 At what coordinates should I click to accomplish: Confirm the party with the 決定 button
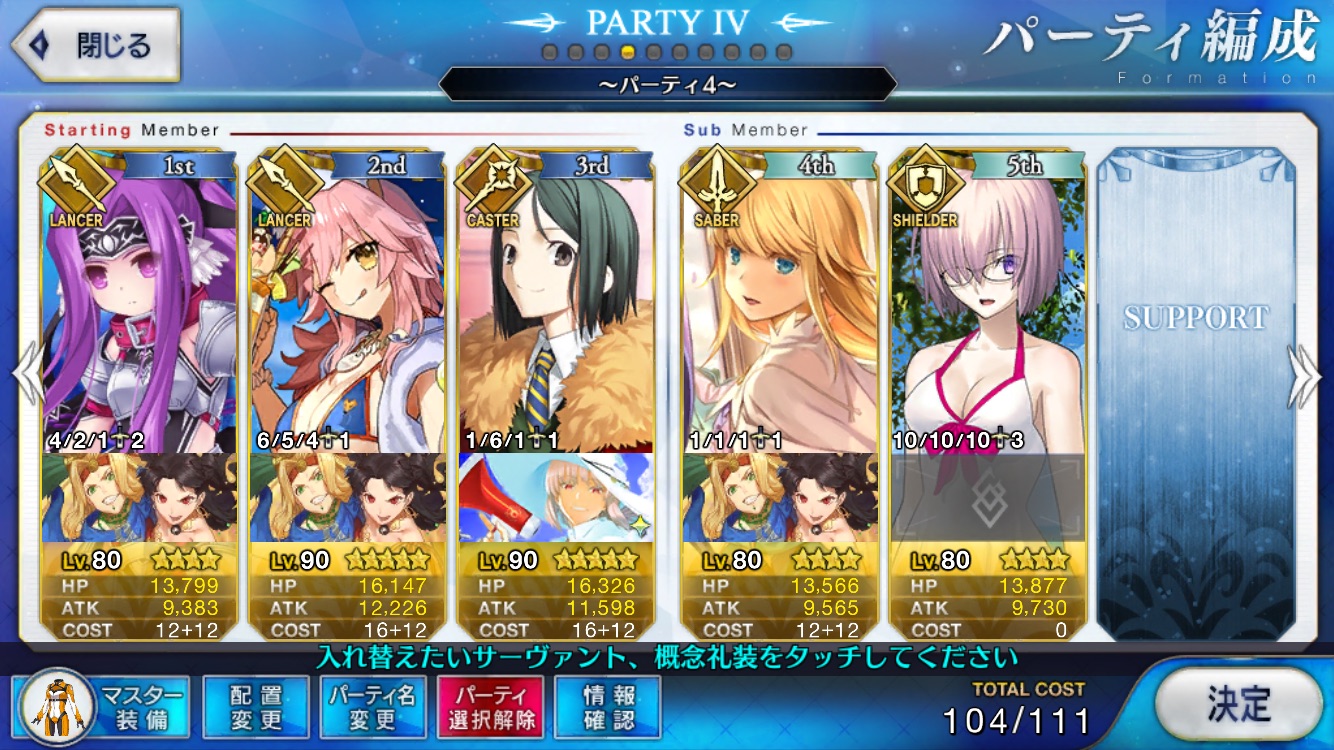coord(1238,704)
